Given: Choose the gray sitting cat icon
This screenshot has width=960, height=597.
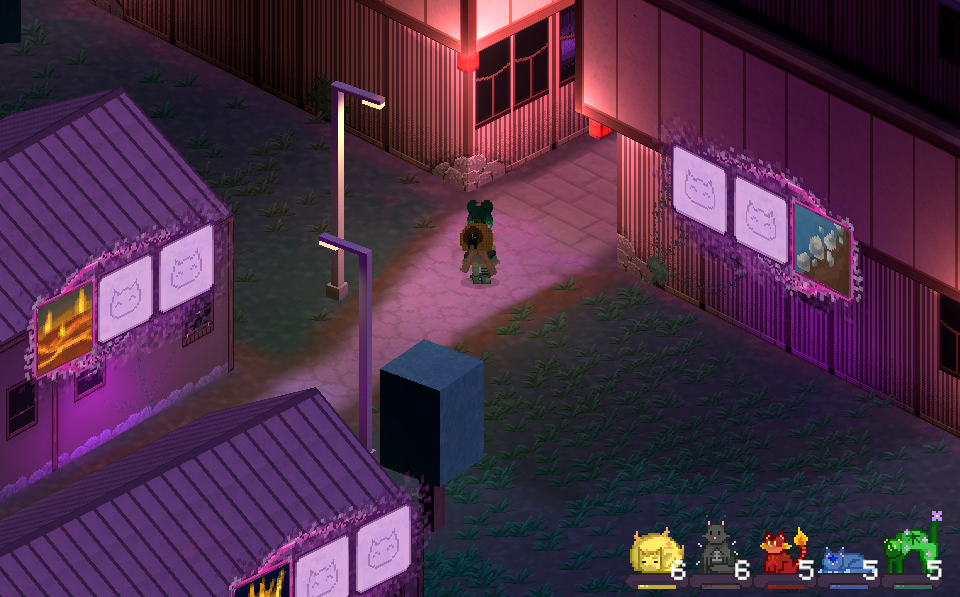Looking at the screenshot, I should (715, 549).
